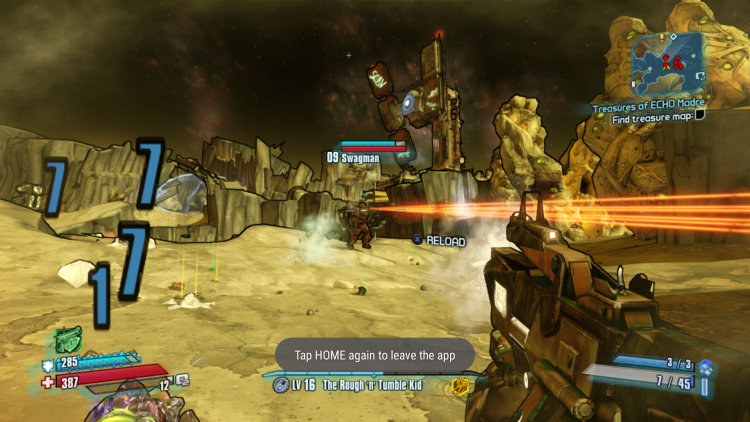The width and height of the screenshot is (750, 422).
Task: Select the Treasures of ECHO Madre quest tracker
Action: 648,103
